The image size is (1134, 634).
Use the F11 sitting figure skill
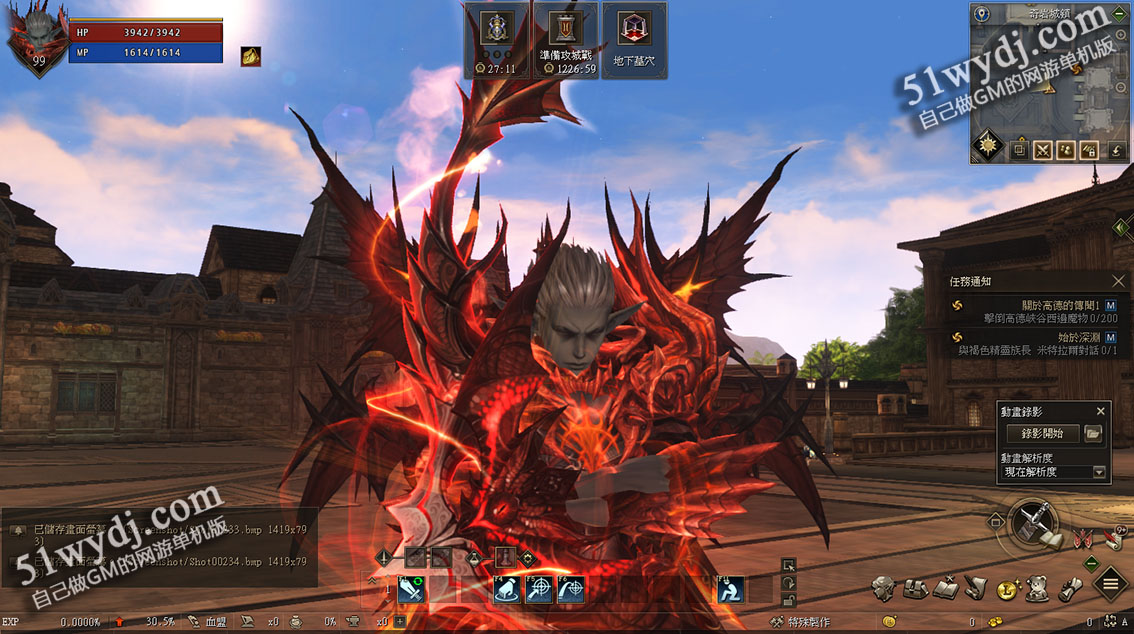(731, 590)
